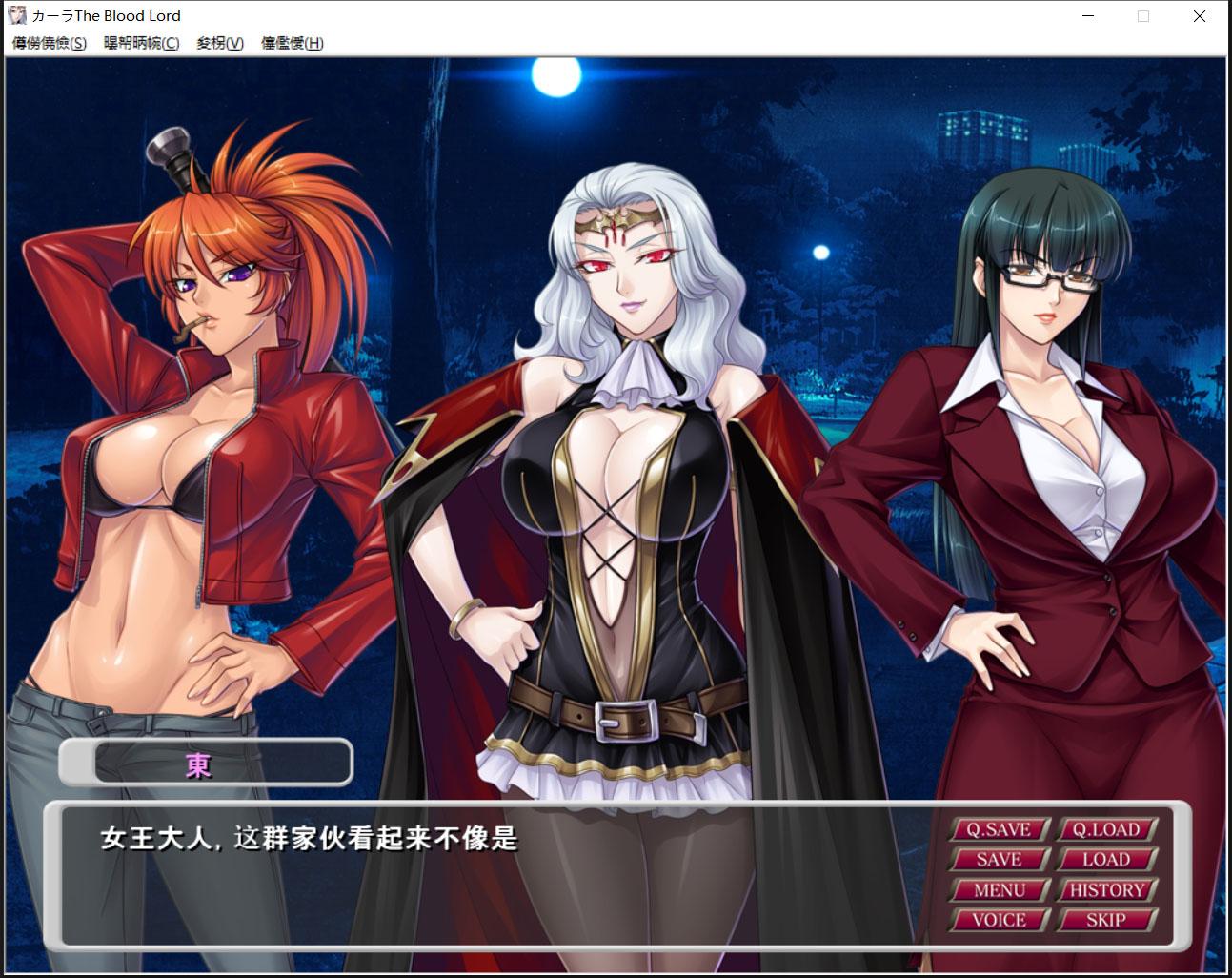Enable SKIP mode to fast-forward dialogue
The width and height of the screenshot is (1232, 978).
point(1106,921)
